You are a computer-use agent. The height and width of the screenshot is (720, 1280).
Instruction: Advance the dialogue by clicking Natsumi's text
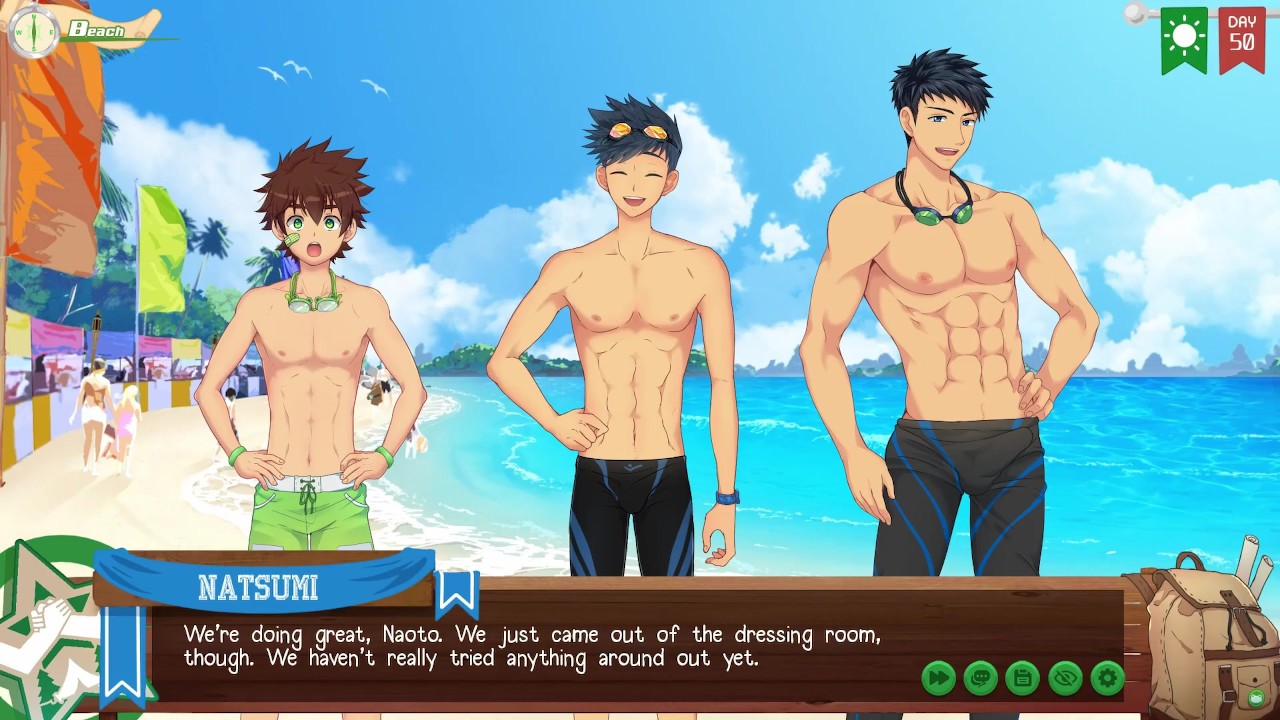click(532, 647)
